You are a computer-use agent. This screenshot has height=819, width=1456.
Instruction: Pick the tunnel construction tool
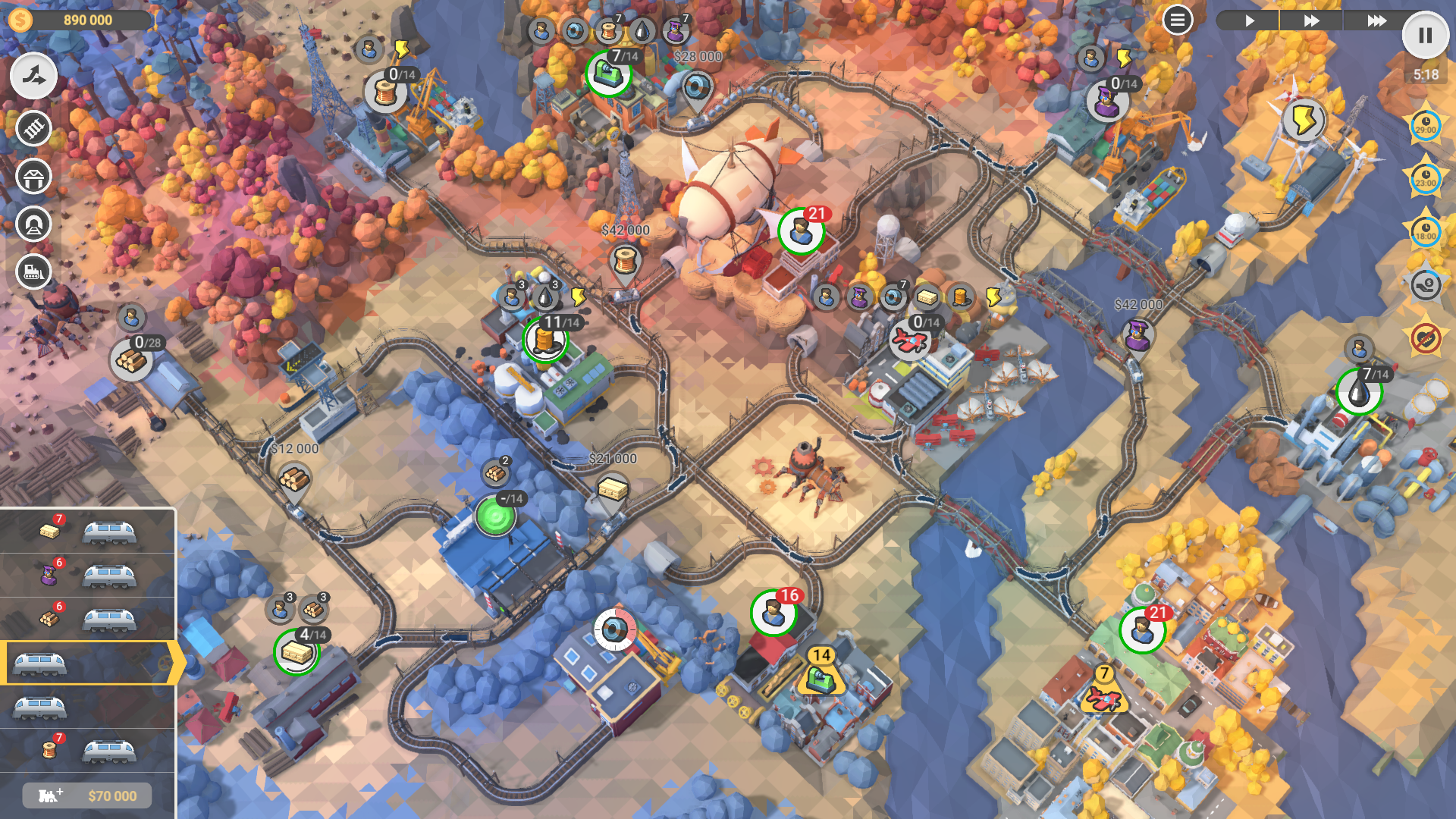click(33, 224)
